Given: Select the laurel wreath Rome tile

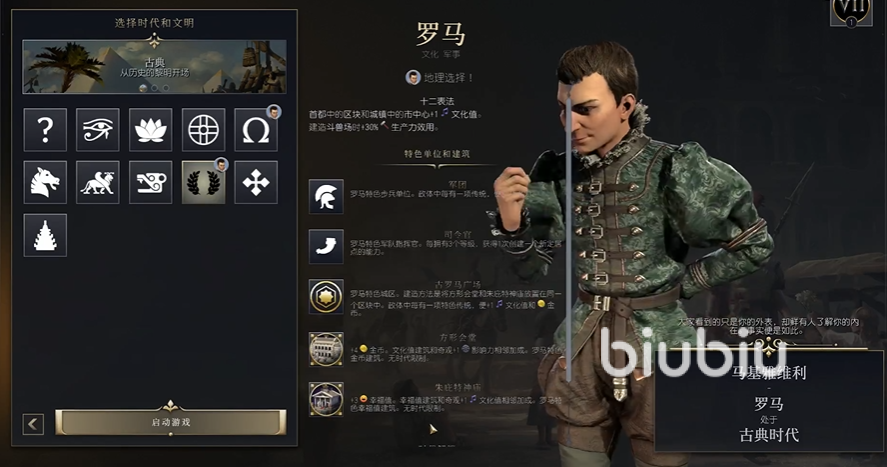Looking at the screenshot, I should pyautogui.click(x=203, y=182).
